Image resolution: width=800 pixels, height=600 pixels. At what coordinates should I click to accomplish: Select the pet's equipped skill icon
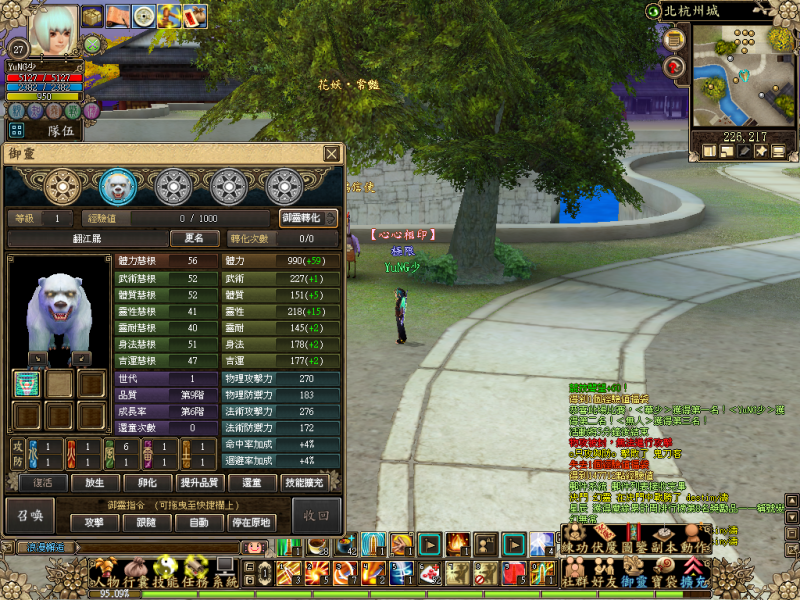[x=27, y=384]
